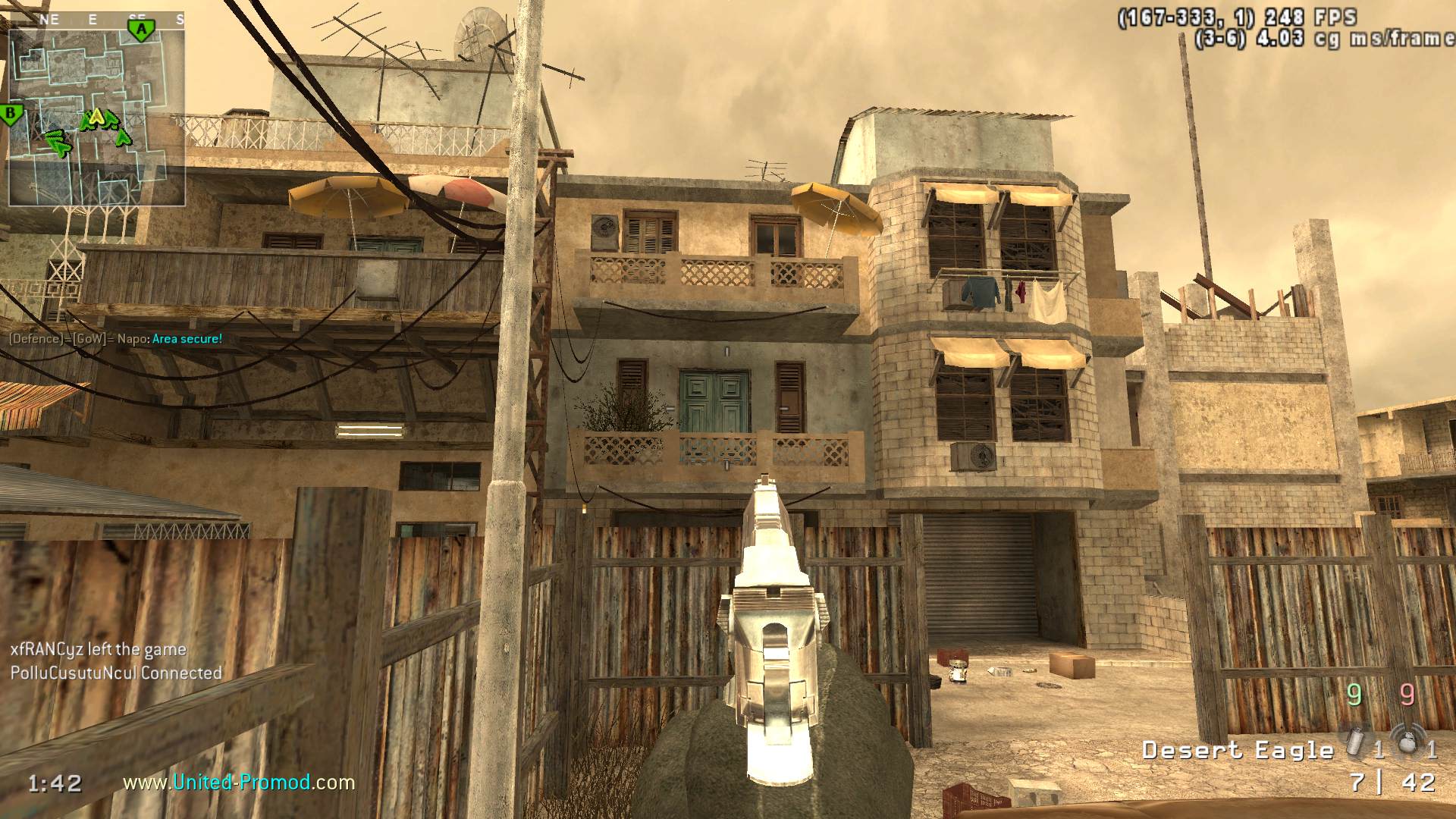Click the Desert Eagle weapon label
The image size is (1456, 819).
(1238, 750)
